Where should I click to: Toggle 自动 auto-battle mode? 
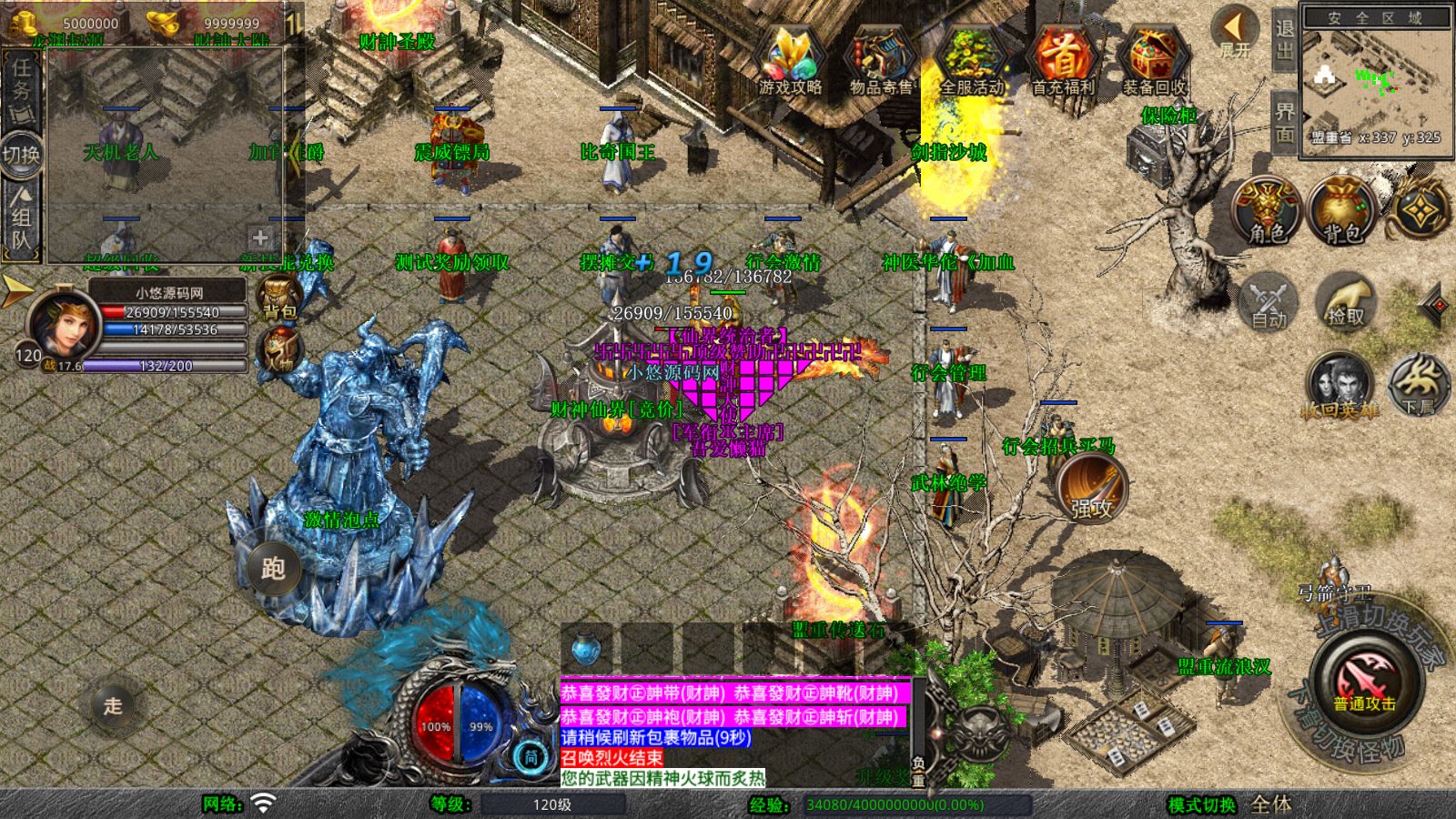pyautogui.click(x=1268, y=302)
